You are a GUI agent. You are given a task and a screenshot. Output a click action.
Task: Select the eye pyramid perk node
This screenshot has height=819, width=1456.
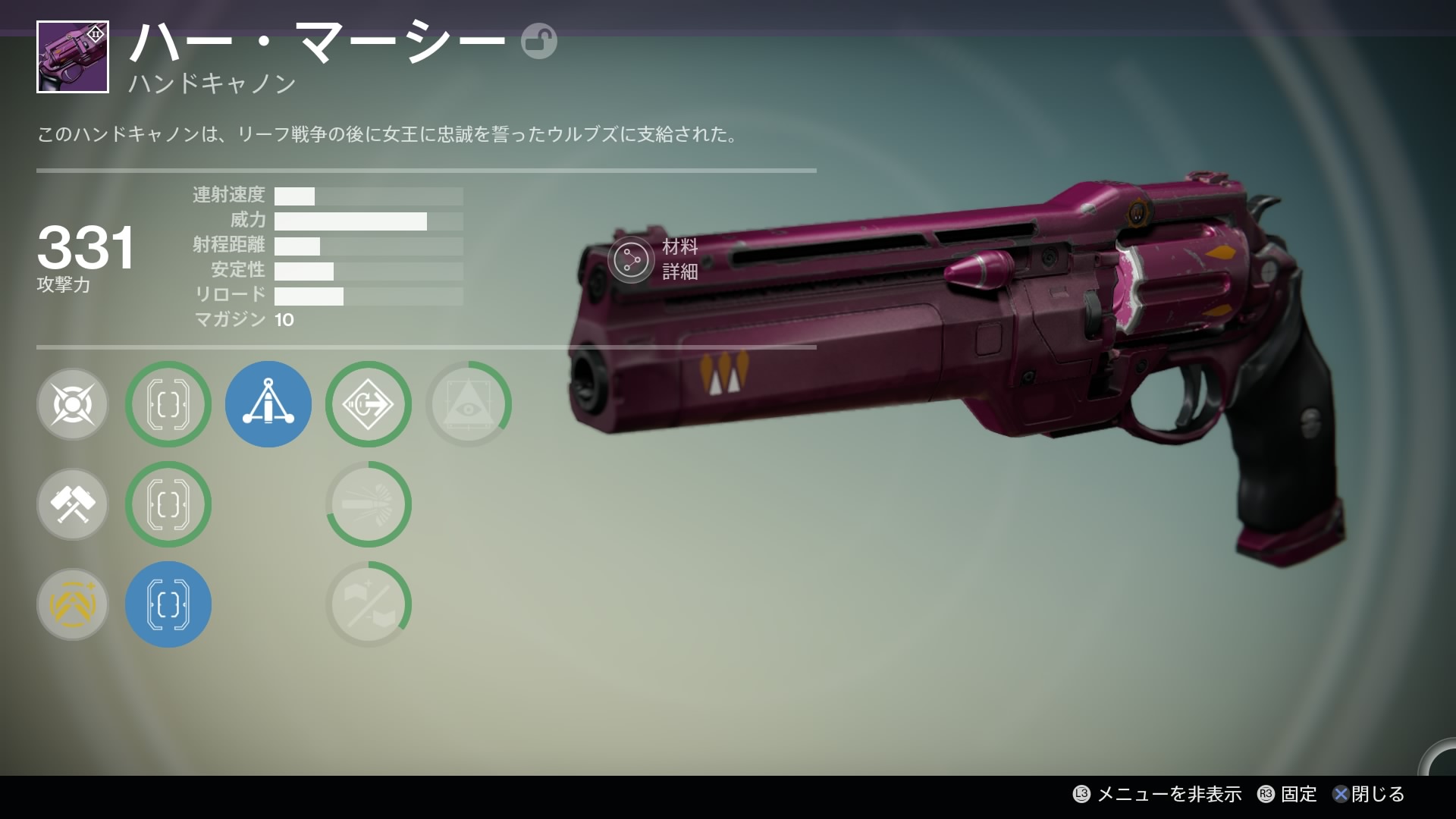(469, 404)
